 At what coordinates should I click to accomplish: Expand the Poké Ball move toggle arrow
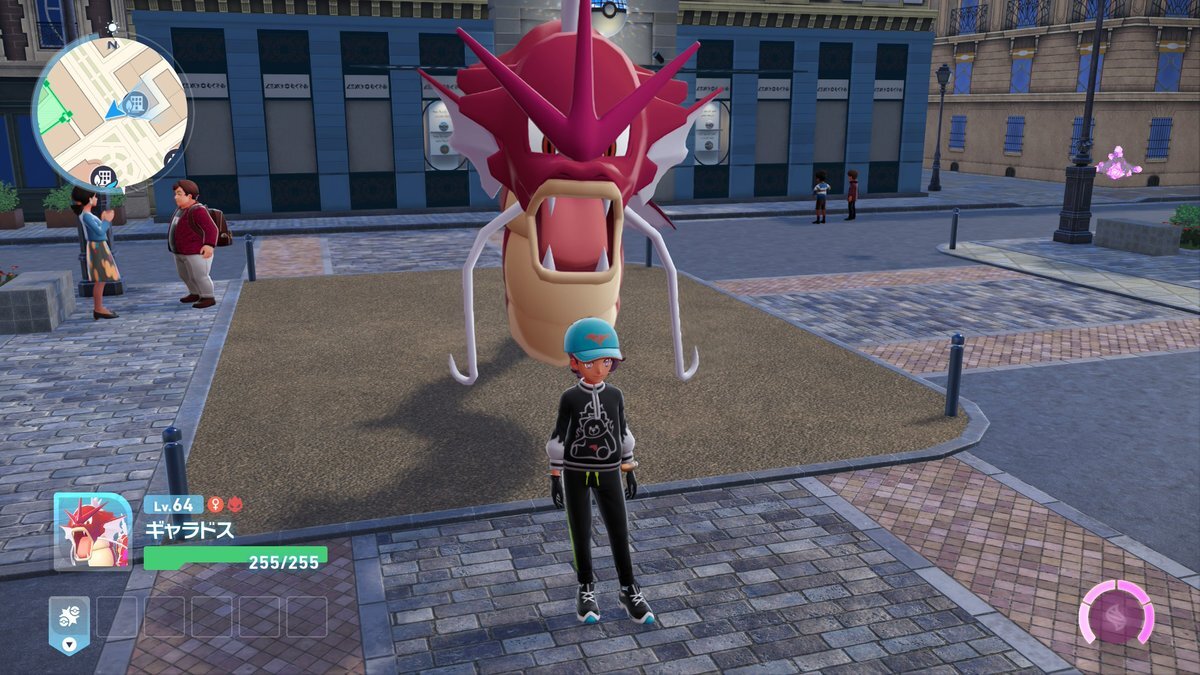(x=69, y=644)
